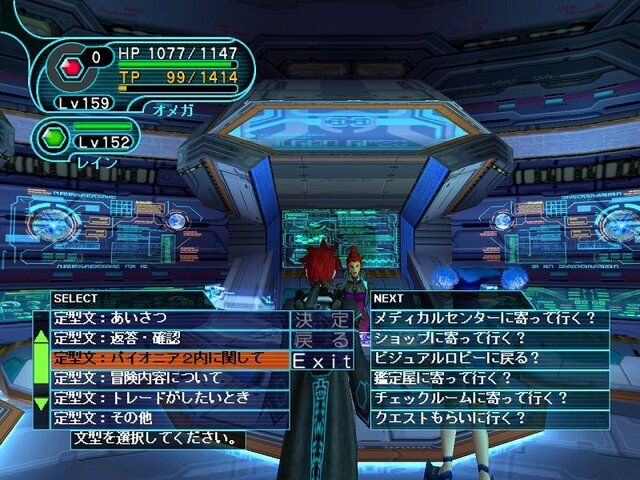Confirm with the 決定 button
This screenshot has width=640, height=480.
pos(322,320)
